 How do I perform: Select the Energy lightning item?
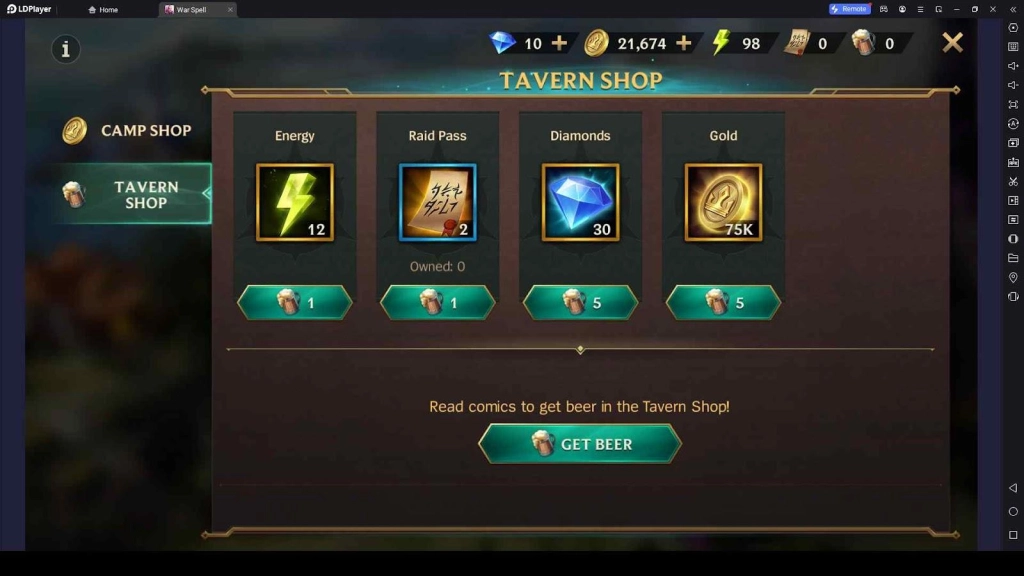coord(295,202)
